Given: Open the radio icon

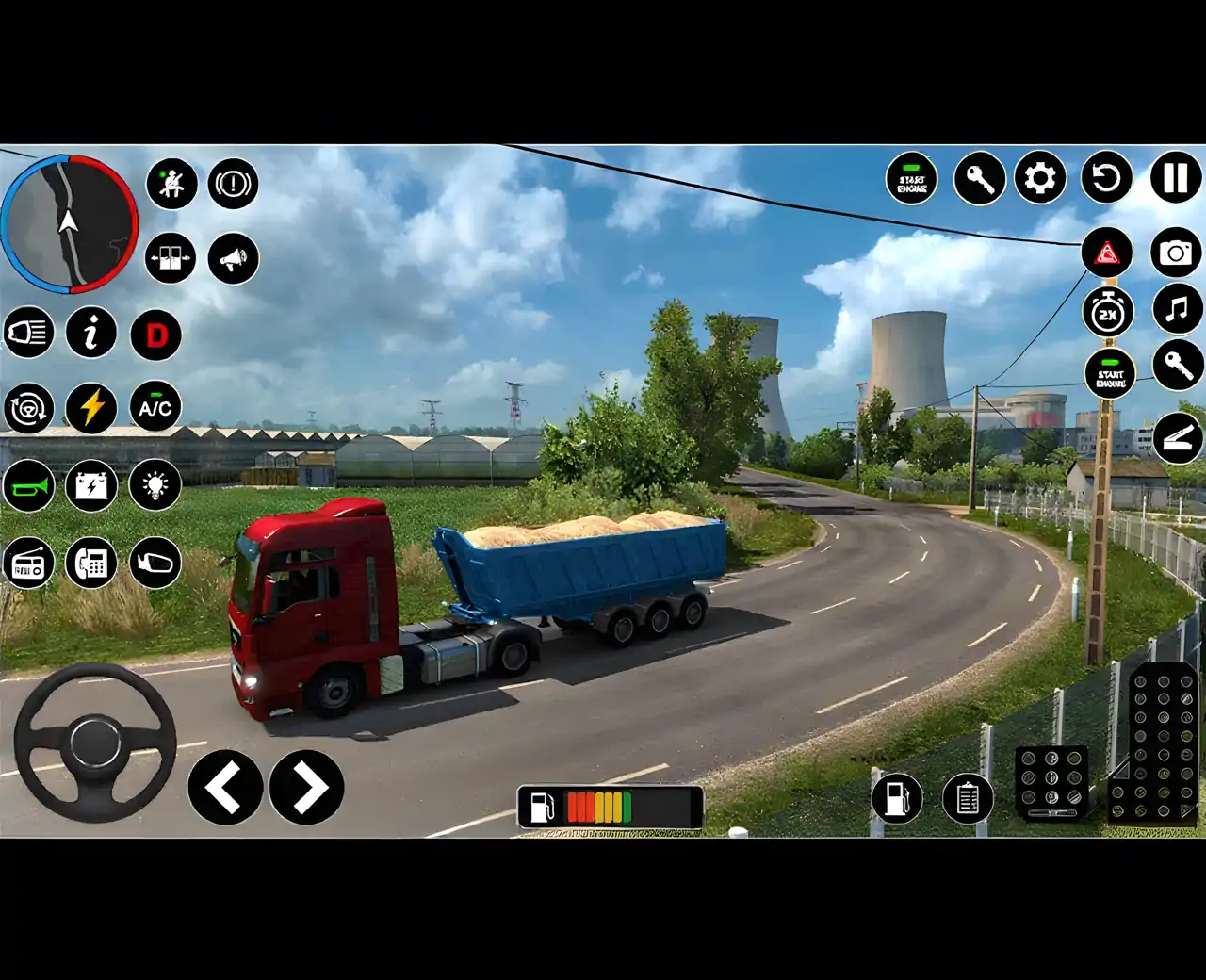Looking at the screenshot, I should click(x=28, y=563).
